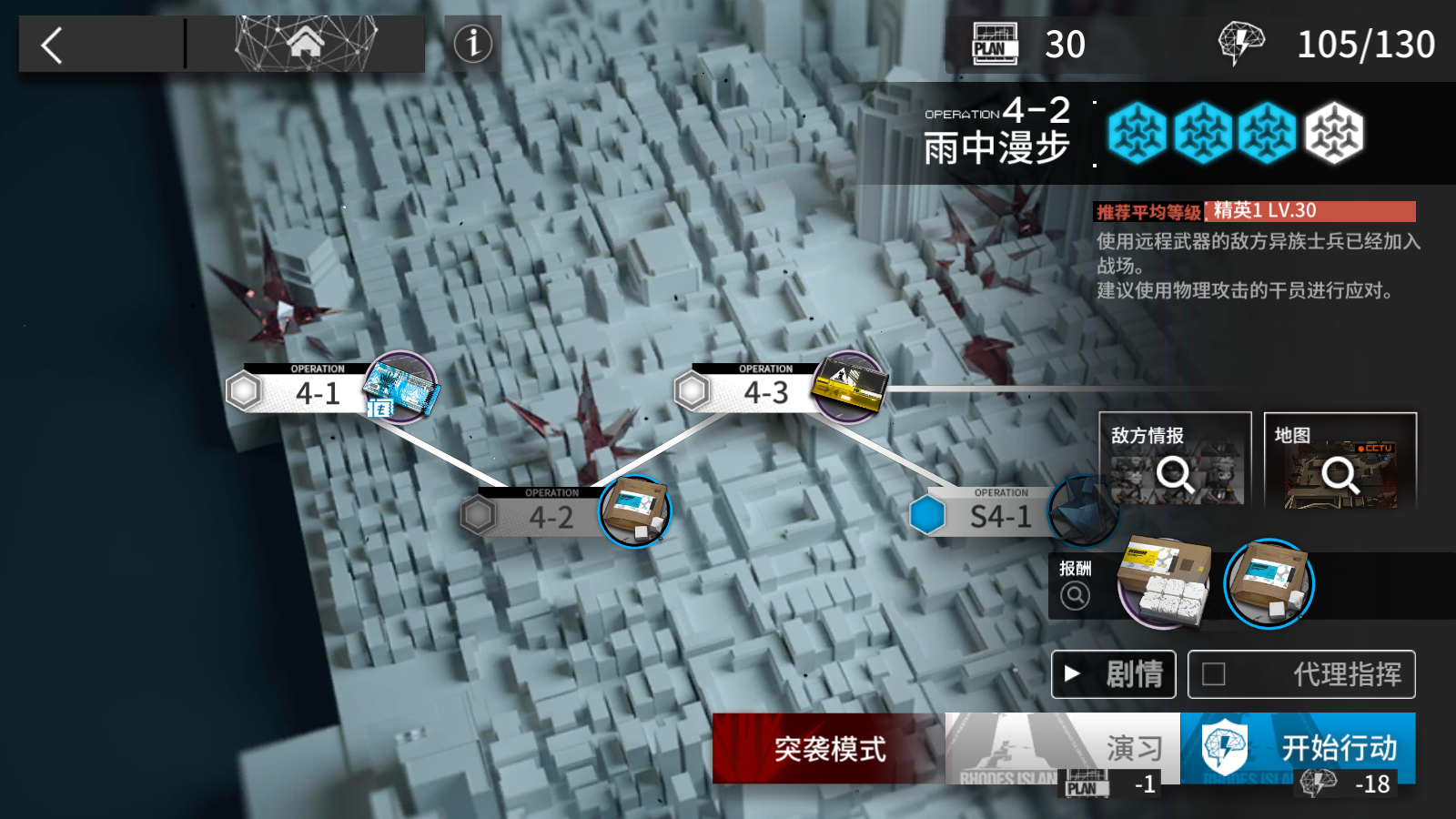Screen dimensions: 1456x819
Task: Open the map (地图) preview
Action: [x=1340, y=460]
